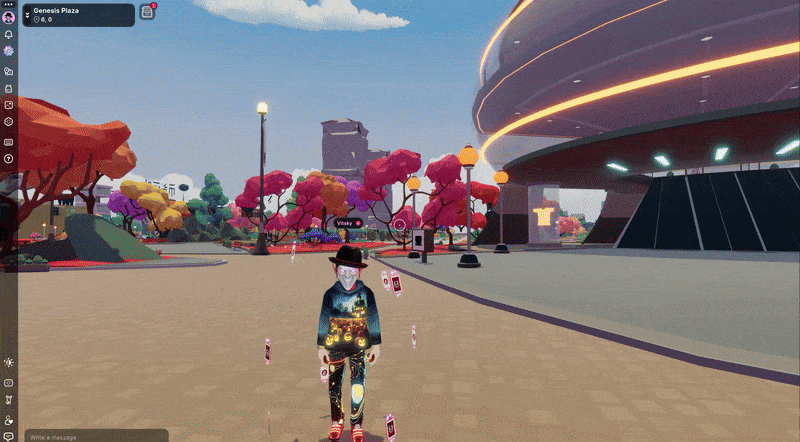Open the settings hexagon icon
This screenshot has height=442, width=800.
point(9,122)
